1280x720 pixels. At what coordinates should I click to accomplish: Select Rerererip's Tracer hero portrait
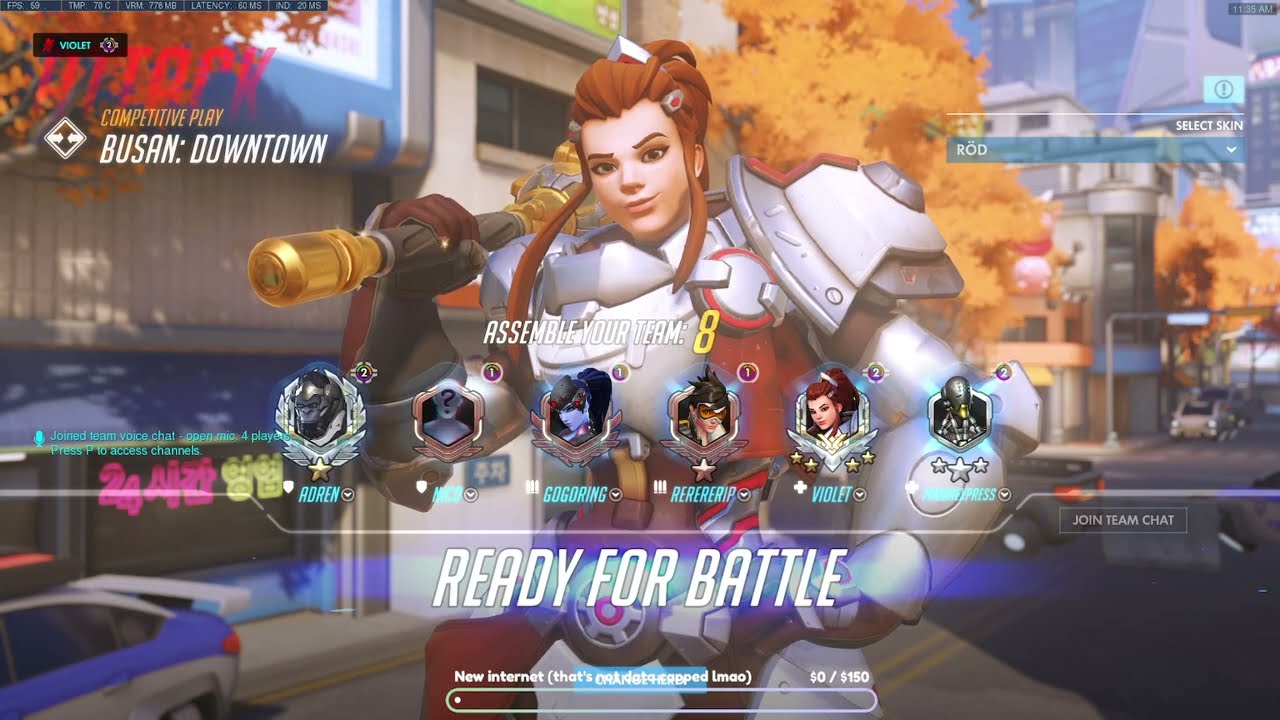tap(707, 415)
